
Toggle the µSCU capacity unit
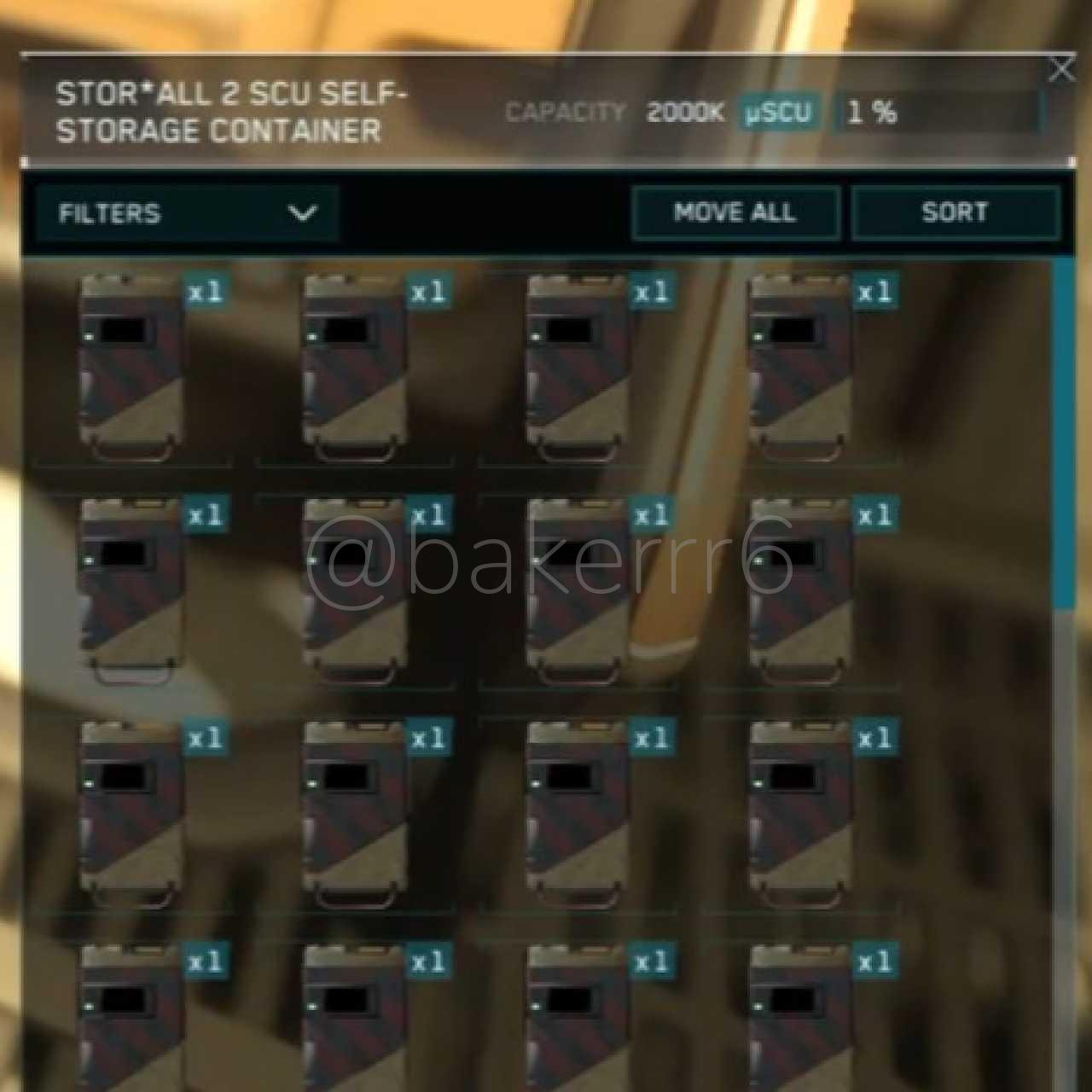pyautogui.click(x=778, y=113)
